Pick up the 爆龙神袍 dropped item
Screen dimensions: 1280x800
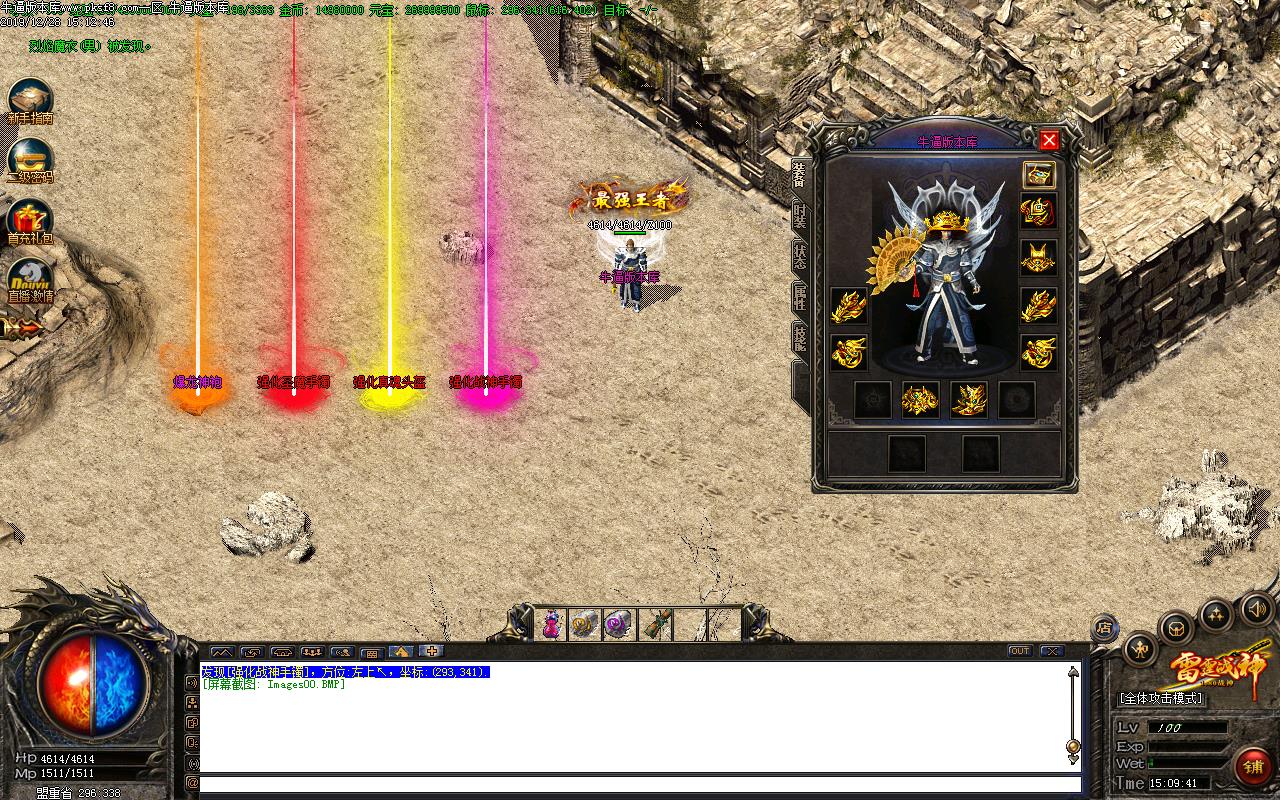click(196, 382)
